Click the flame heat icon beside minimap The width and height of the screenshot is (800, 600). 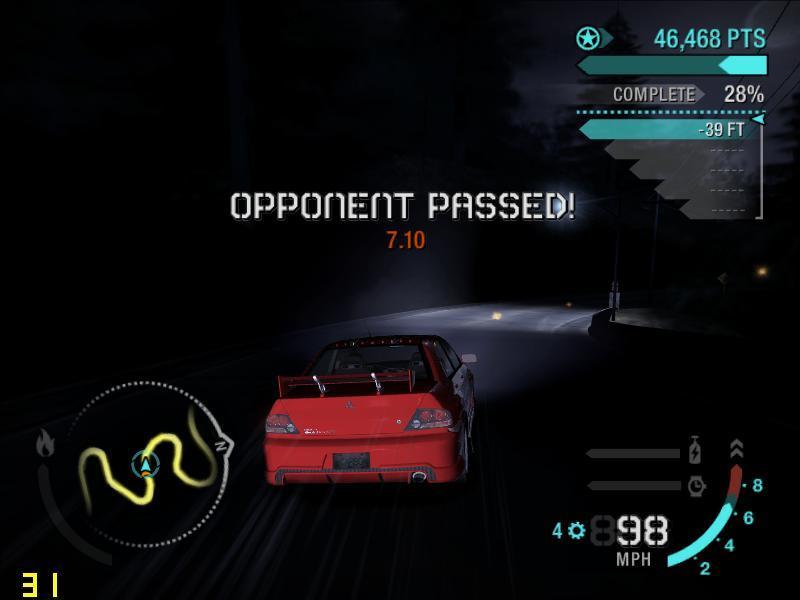[x=45, y=442]
